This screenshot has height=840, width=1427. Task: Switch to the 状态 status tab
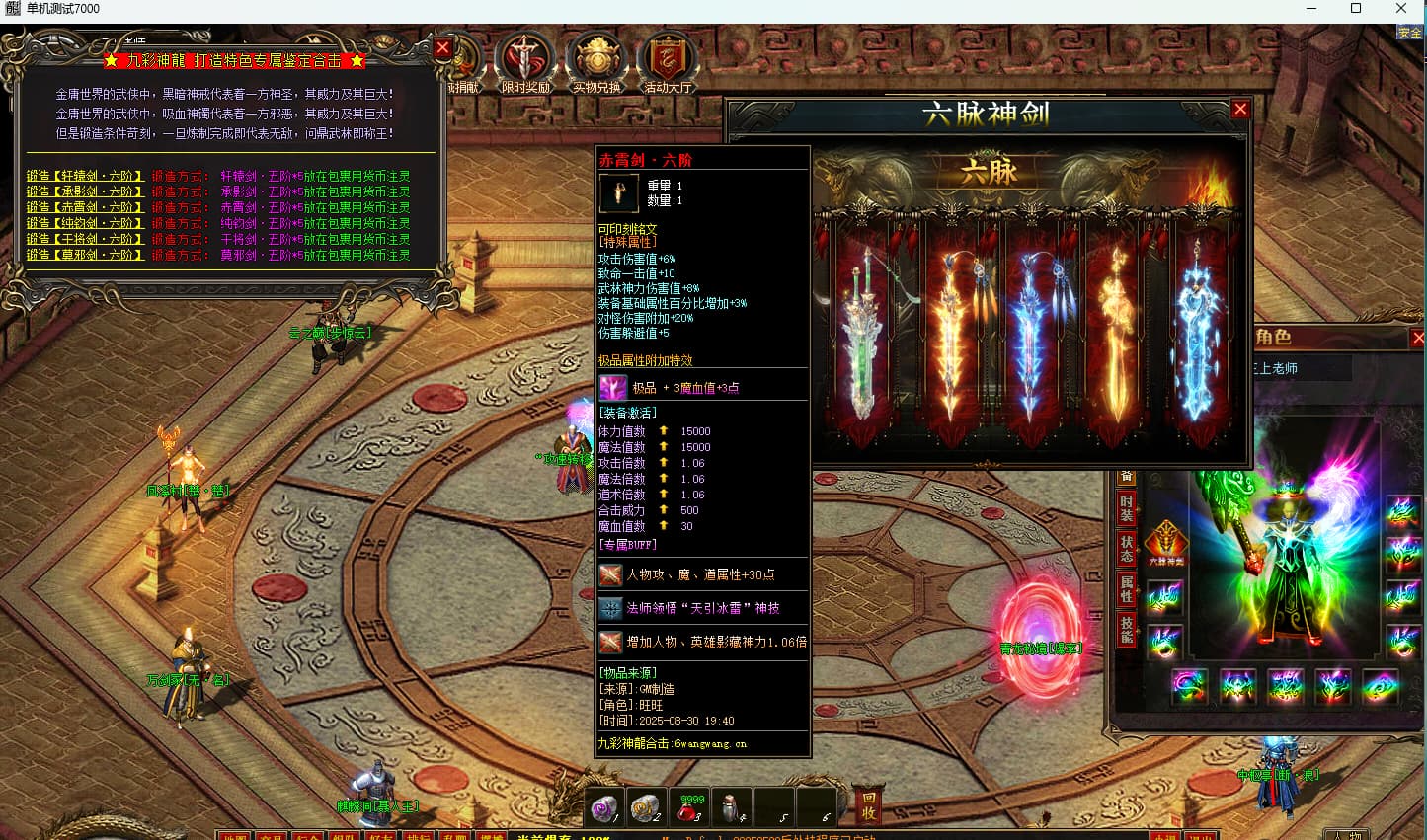(x=1126, y=549)
